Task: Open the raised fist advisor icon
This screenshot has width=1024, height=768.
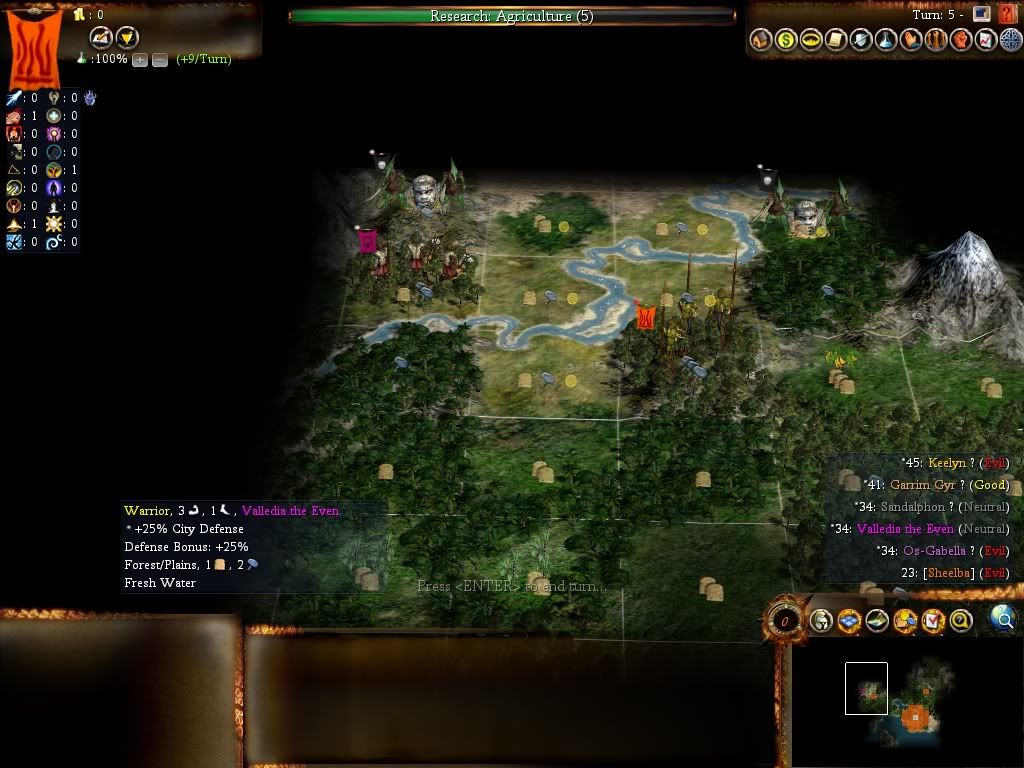Action: 960,40
